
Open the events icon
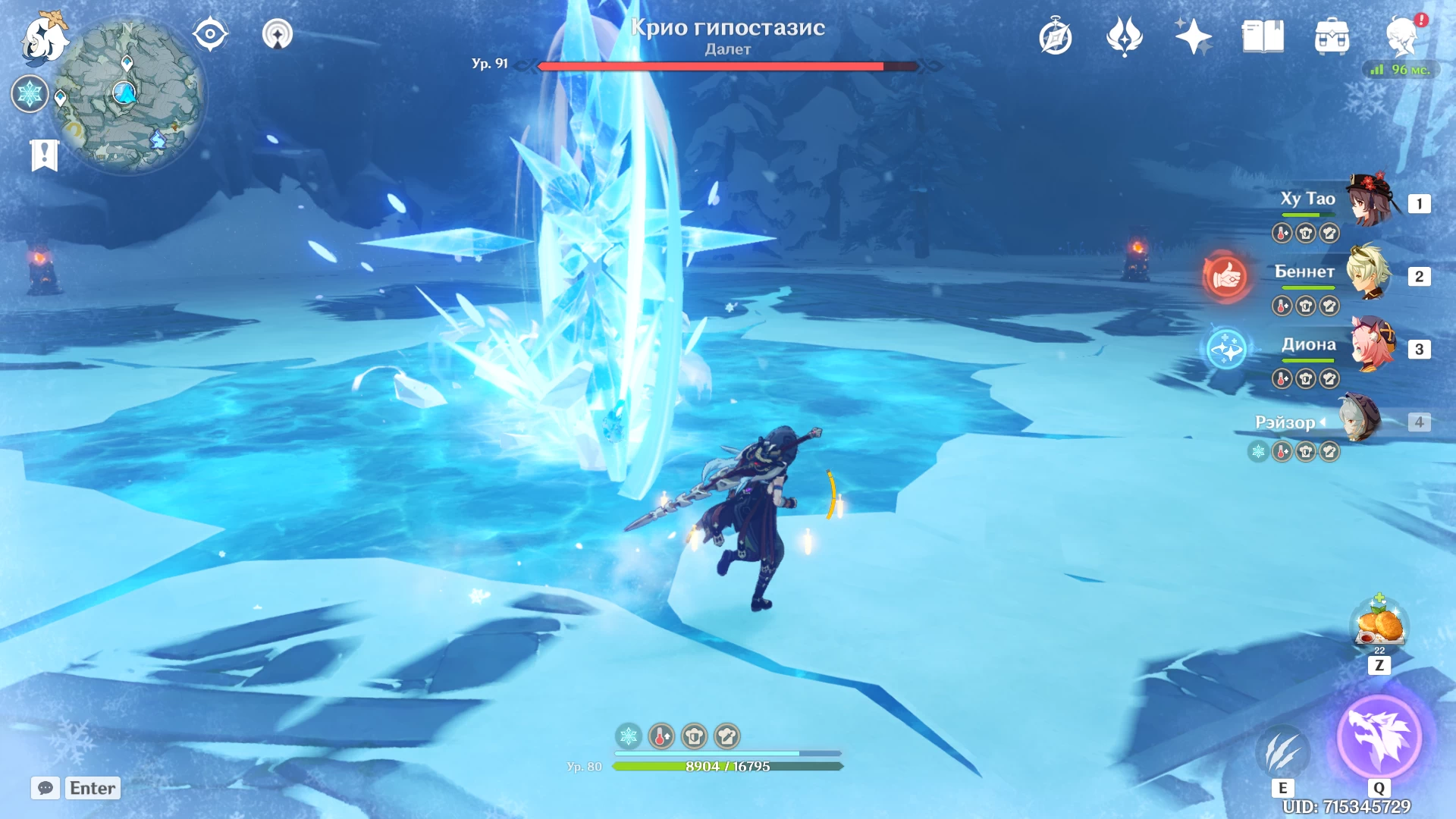[1125, 36]
